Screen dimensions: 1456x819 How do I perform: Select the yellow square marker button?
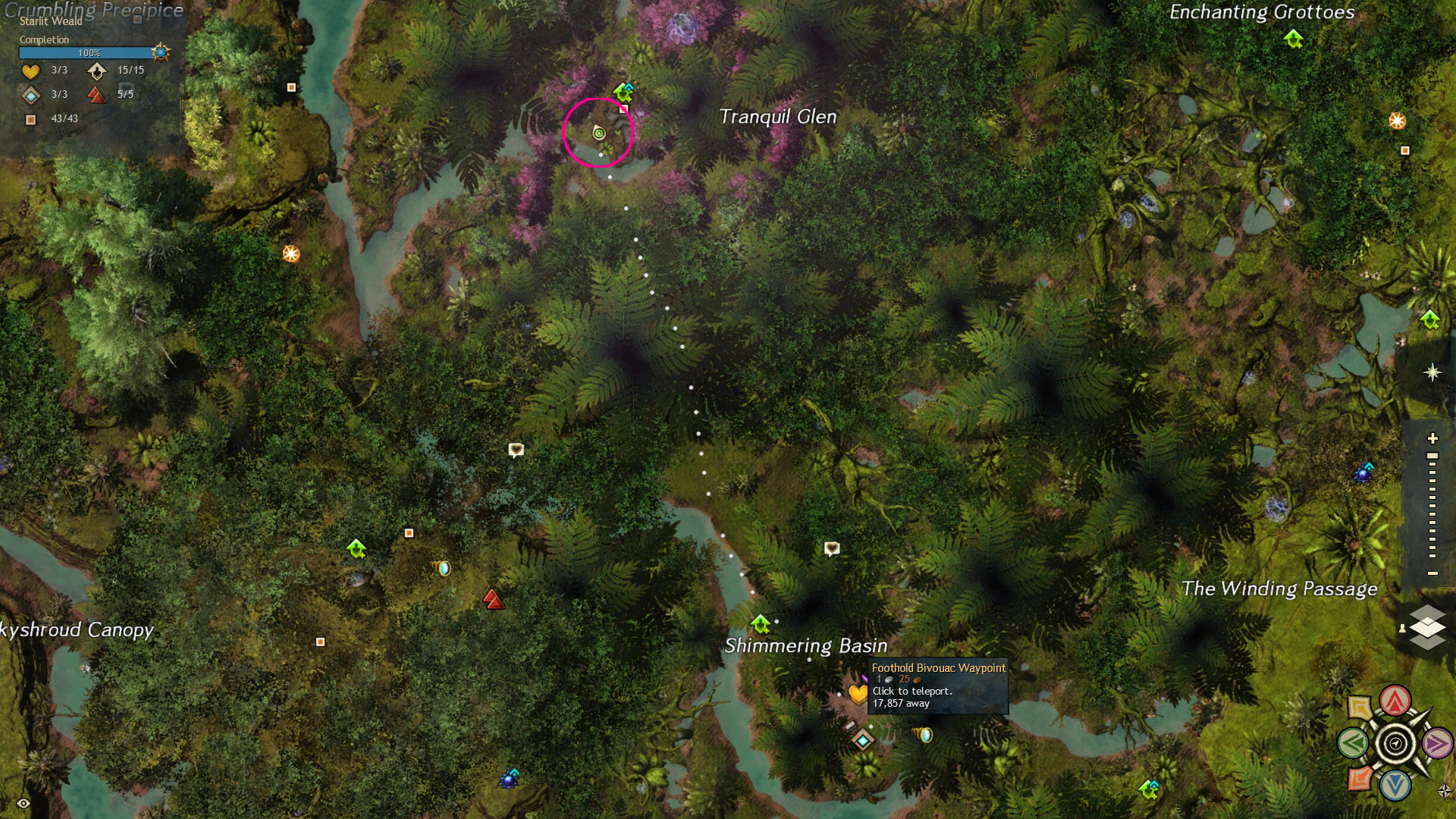1359,708
